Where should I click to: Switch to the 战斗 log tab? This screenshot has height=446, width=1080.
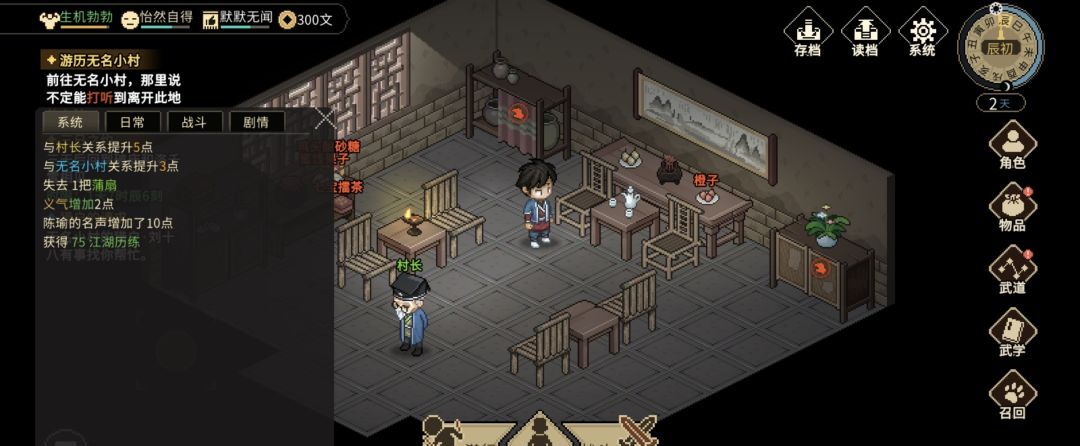click(194, 122)
